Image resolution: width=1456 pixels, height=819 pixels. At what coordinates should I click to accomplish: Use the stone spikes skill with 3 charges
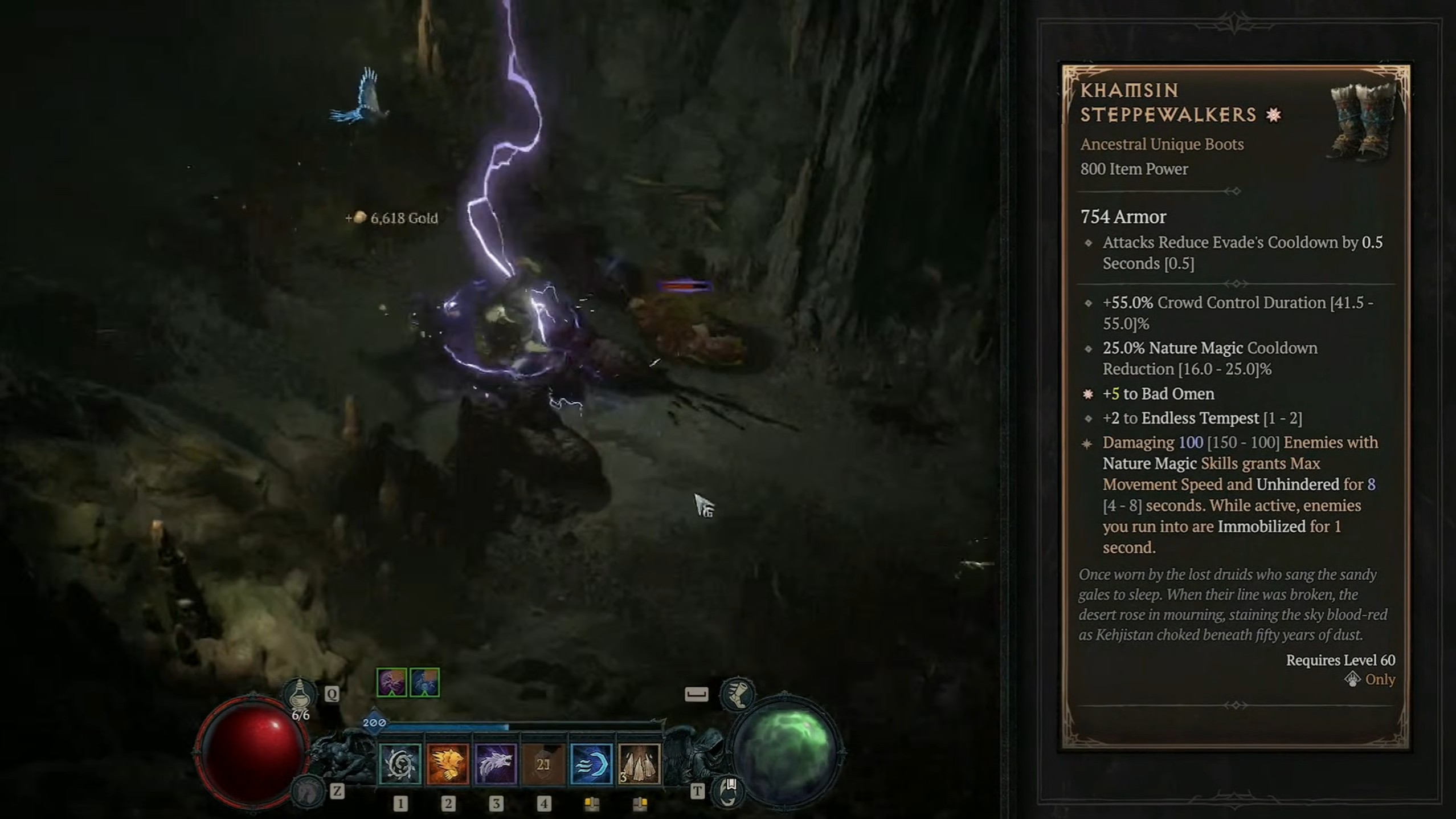coord(639,764)
